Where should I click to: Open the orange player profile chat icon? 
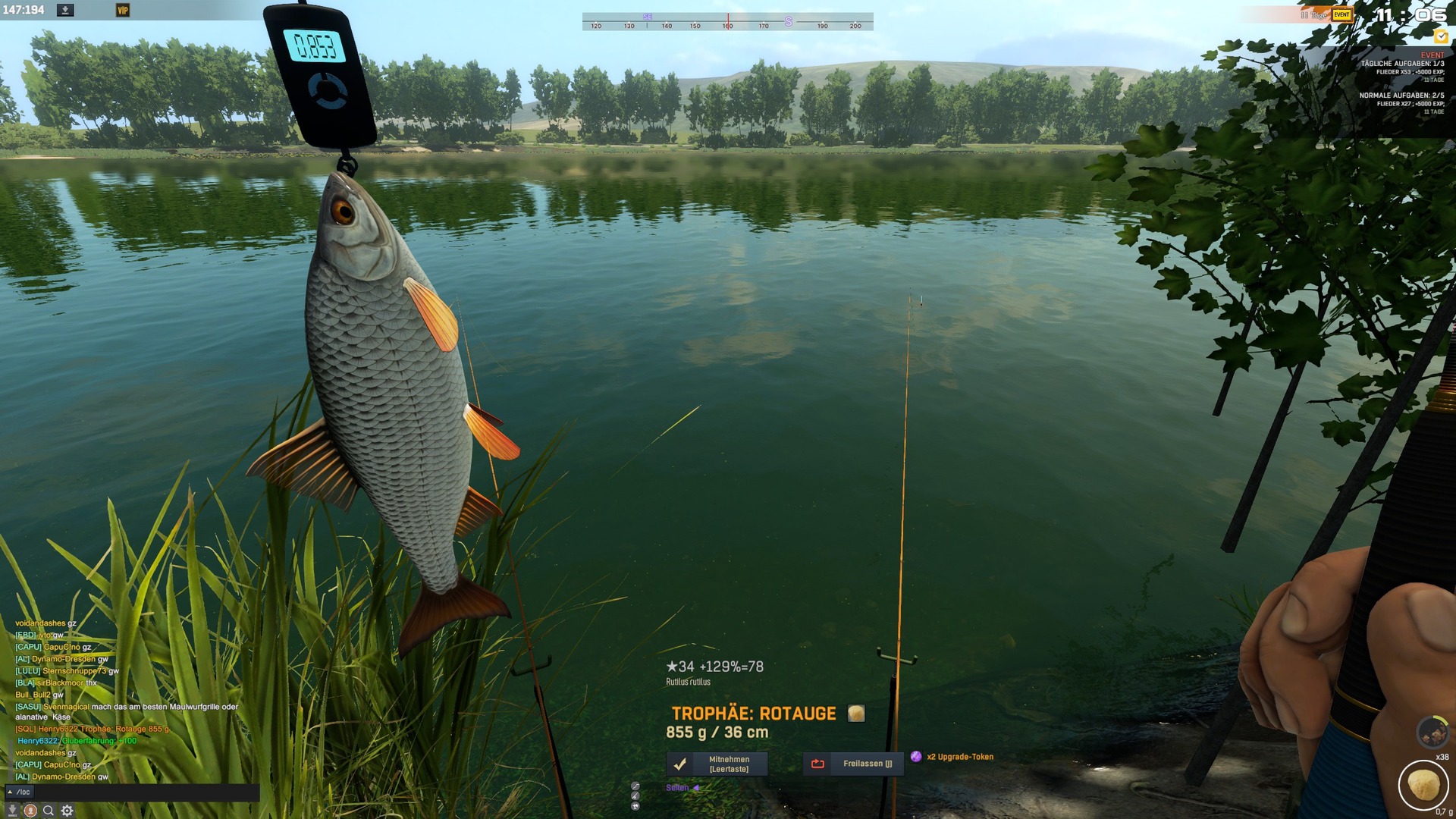[x=30, y=811]
